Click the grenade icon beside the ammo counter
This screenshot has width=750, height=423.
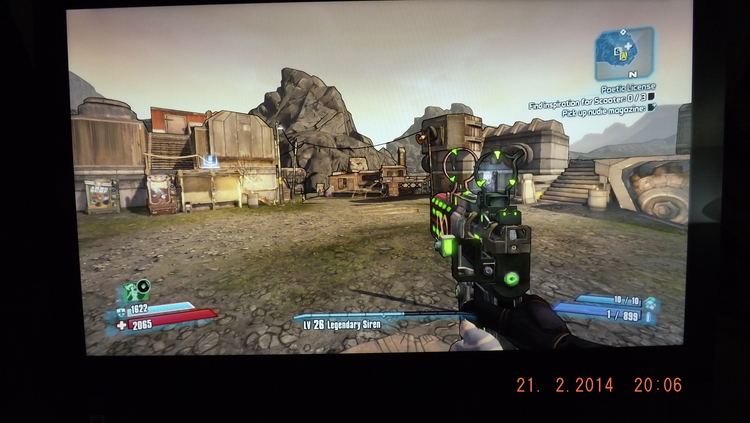pyautogui.click(x=650, y=302)
